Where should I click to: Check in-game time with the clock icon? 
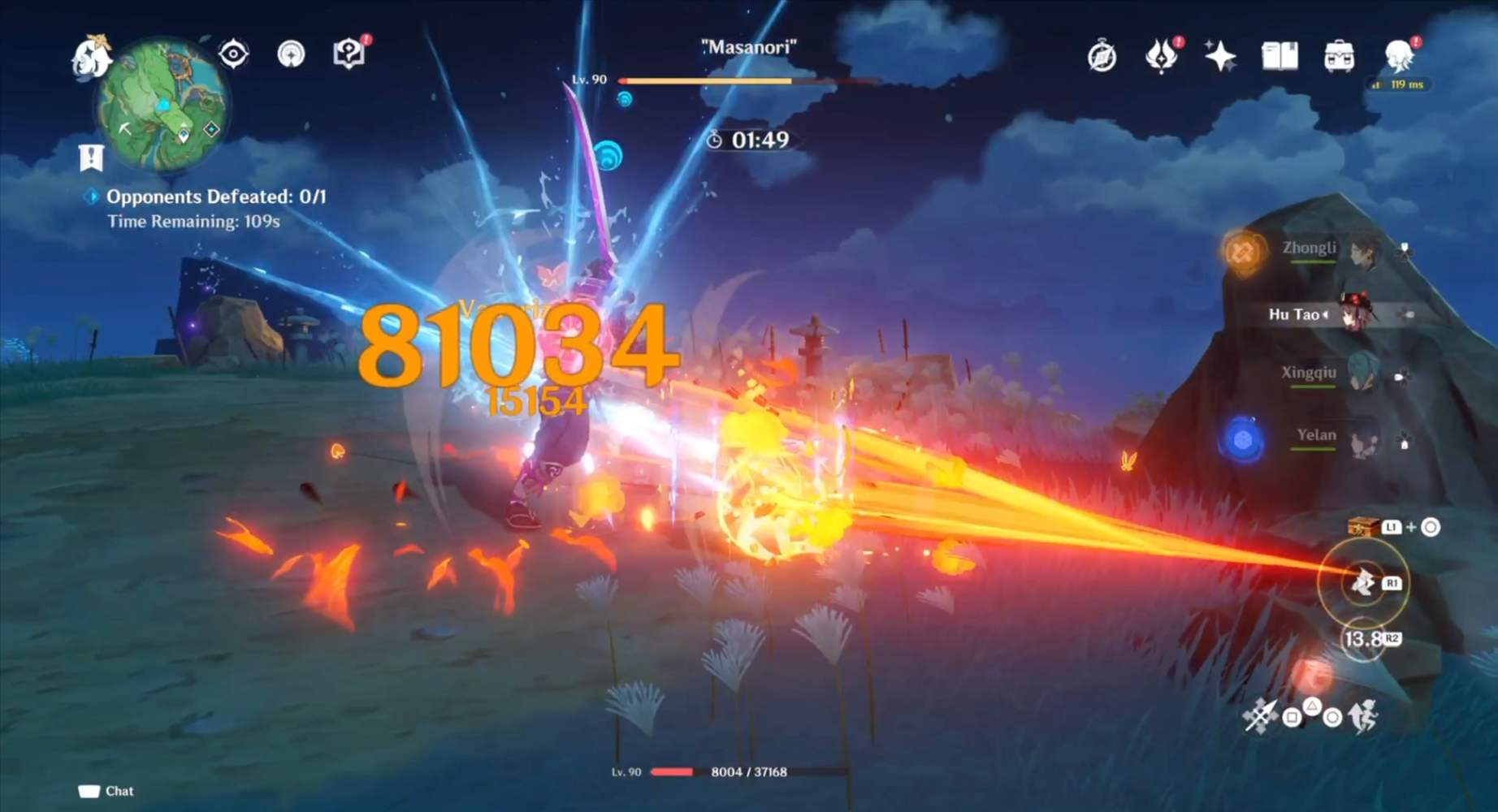click(1101, 57)
